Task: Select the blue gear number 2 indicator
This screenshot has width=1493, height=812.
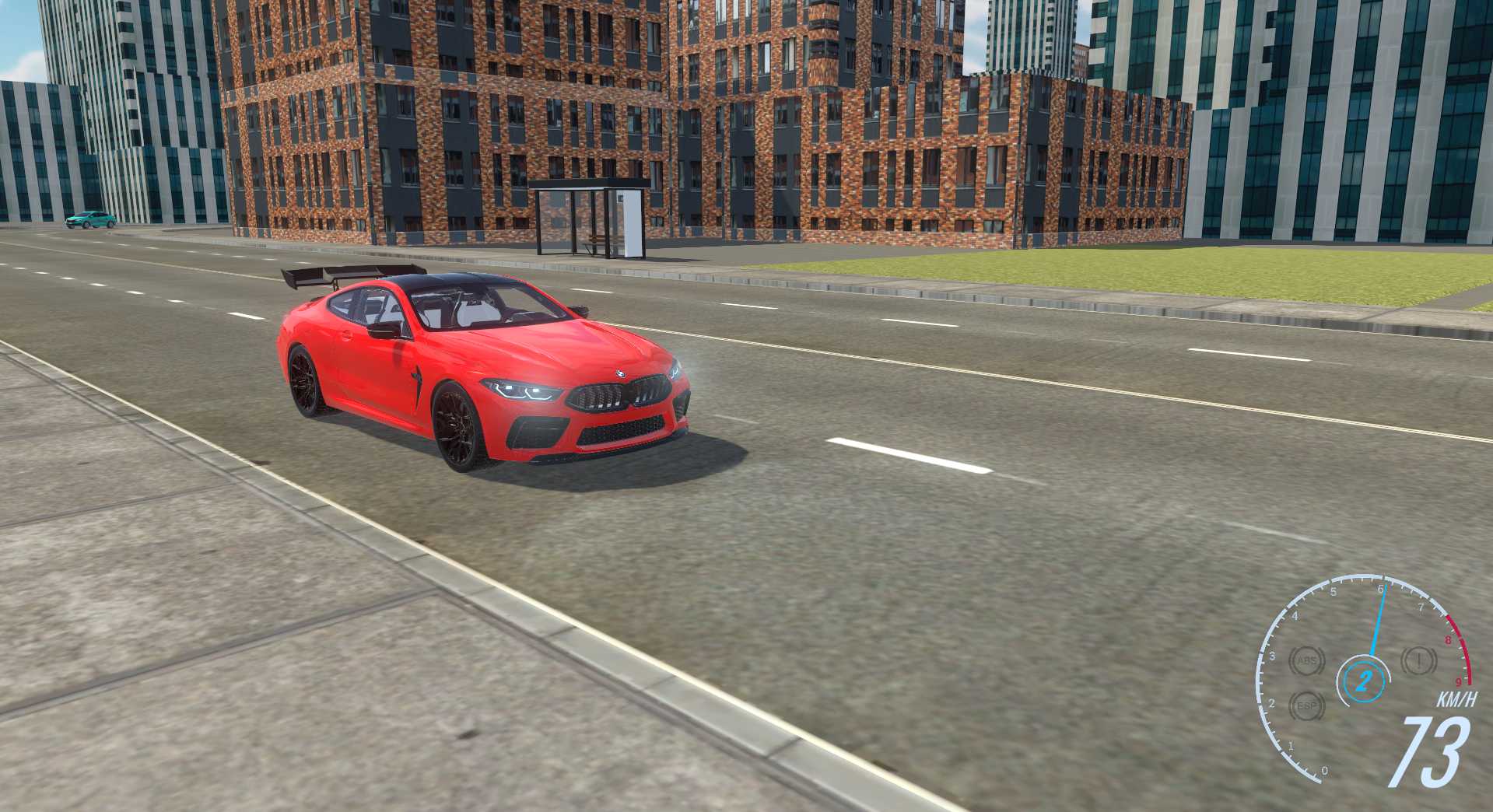Action: (x=1365, y=680)
